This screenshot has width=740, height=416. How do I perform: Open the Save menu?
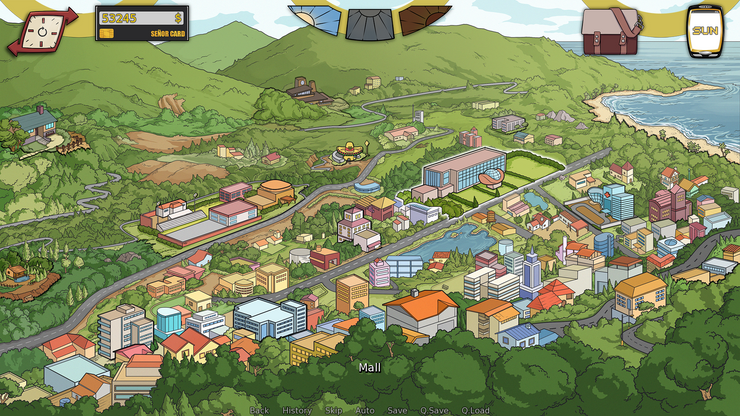pyautogui.click(x=397, y=410)
